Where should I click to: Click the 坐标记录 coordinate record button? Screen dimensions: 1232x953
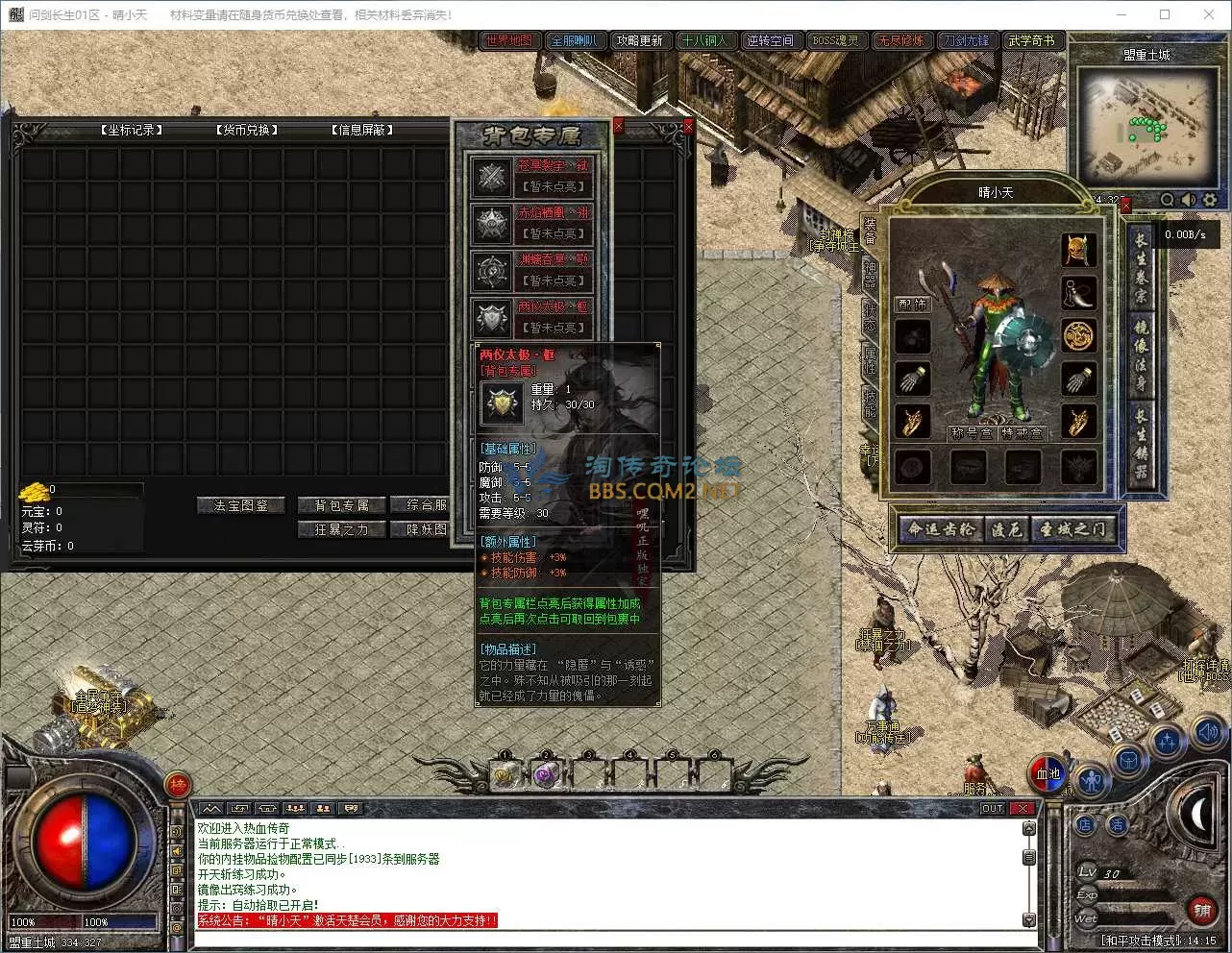[x=131, y=130]
